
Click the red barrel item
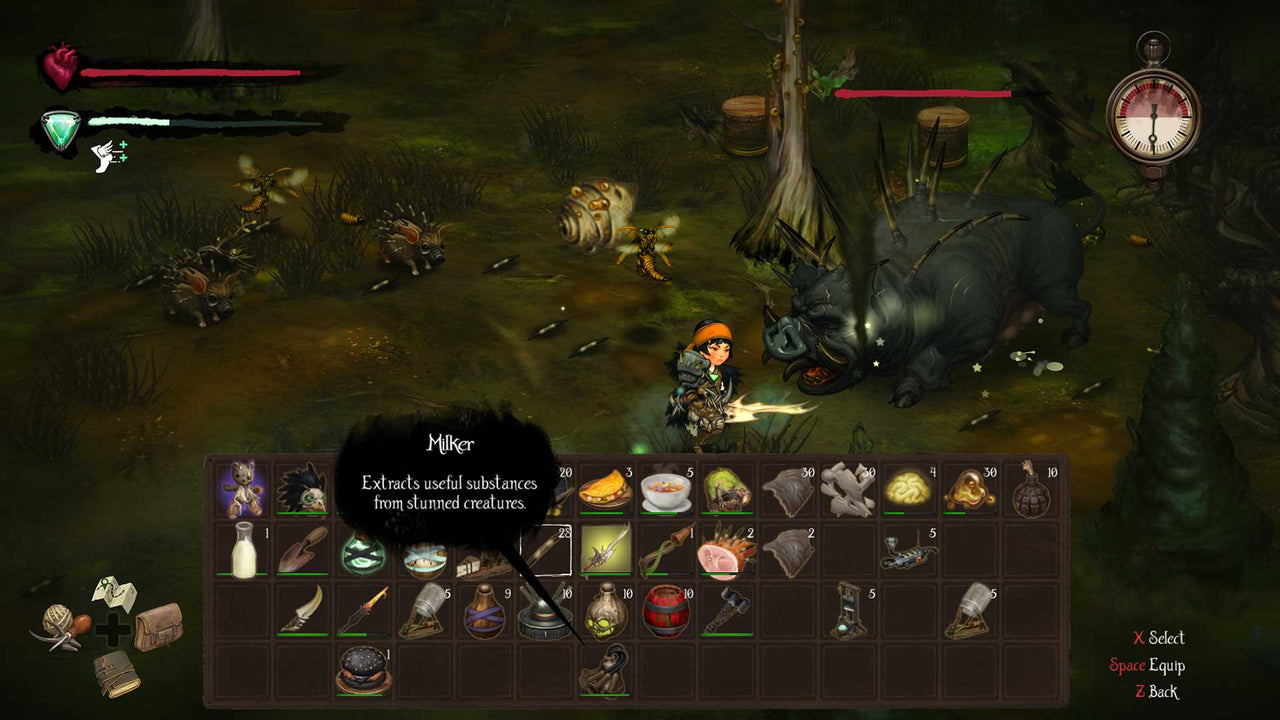(x=664, y=612)
